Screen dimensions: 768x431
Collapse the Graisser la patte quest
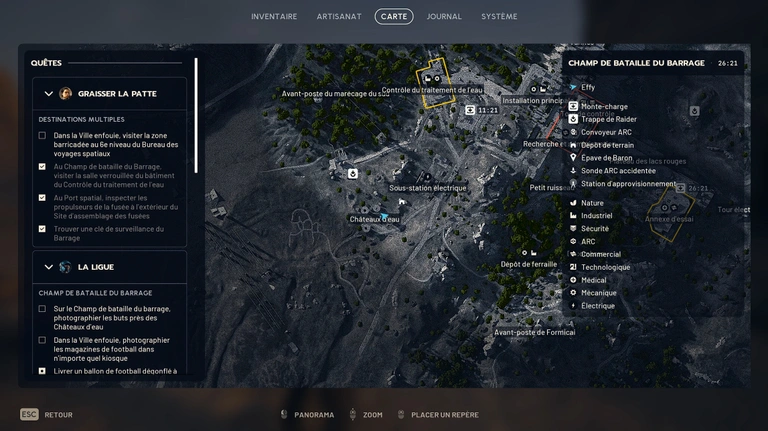pyautogui.click(x=49, y=94)
